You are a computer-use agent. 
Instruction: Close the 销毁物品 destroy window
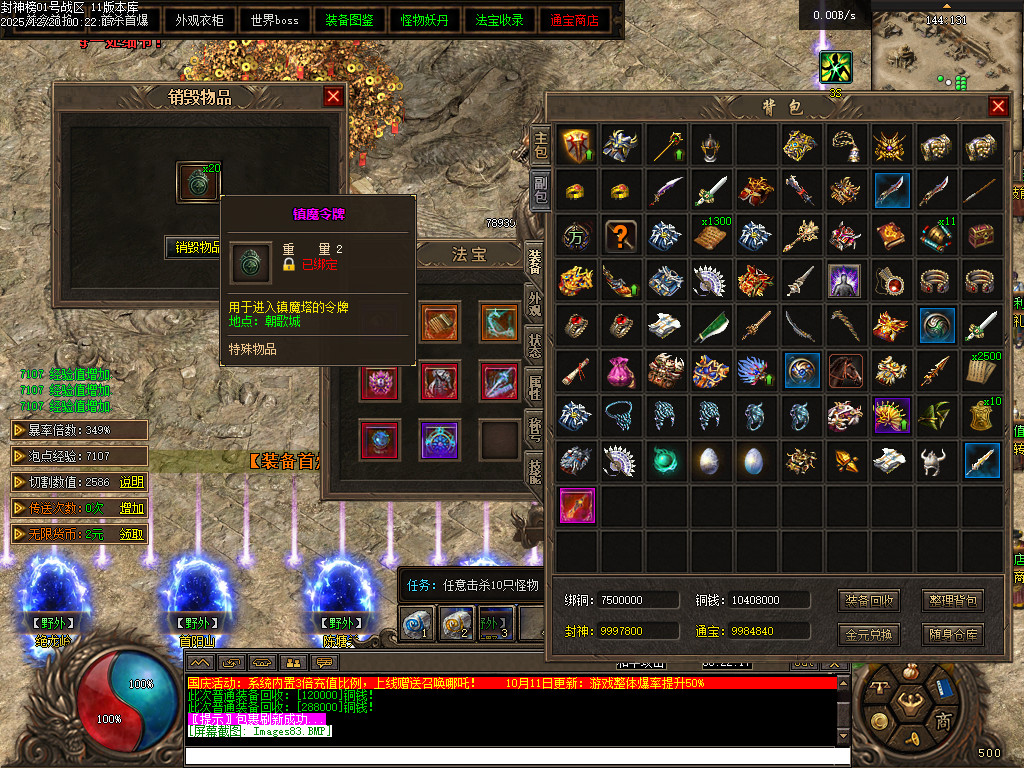pos(334,96)
